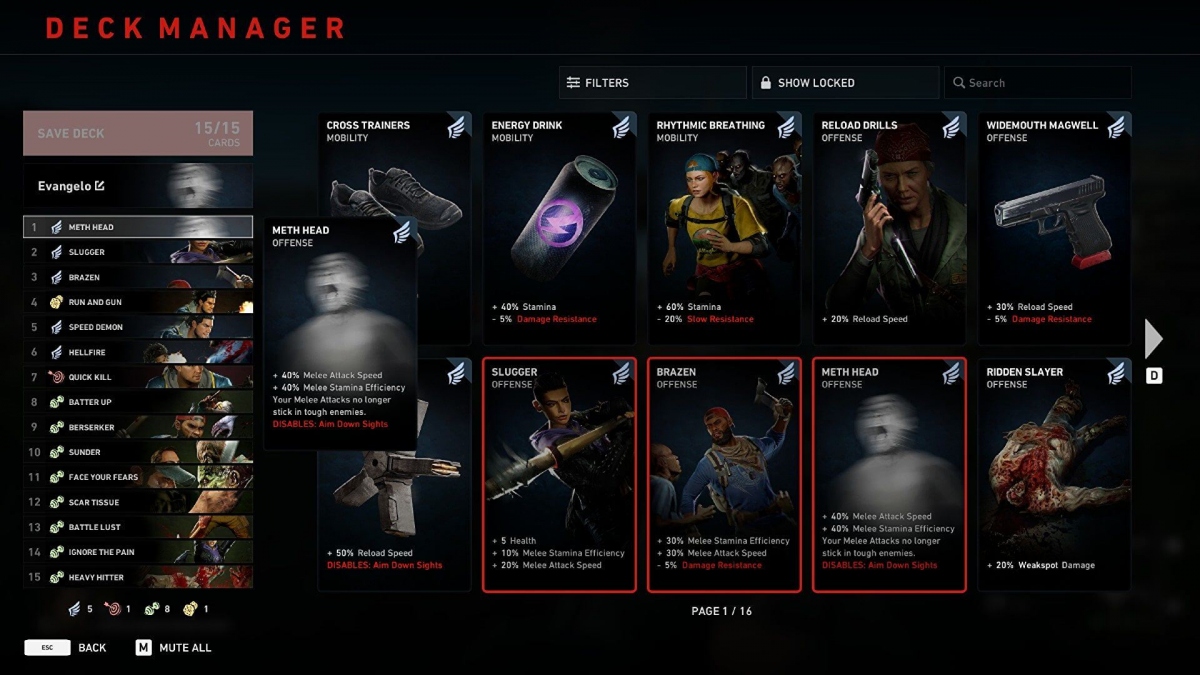The width and height of the screenshot is (1200, 675).
Task: Click Scar Tissue deck list entry
Action: point(138,502)
